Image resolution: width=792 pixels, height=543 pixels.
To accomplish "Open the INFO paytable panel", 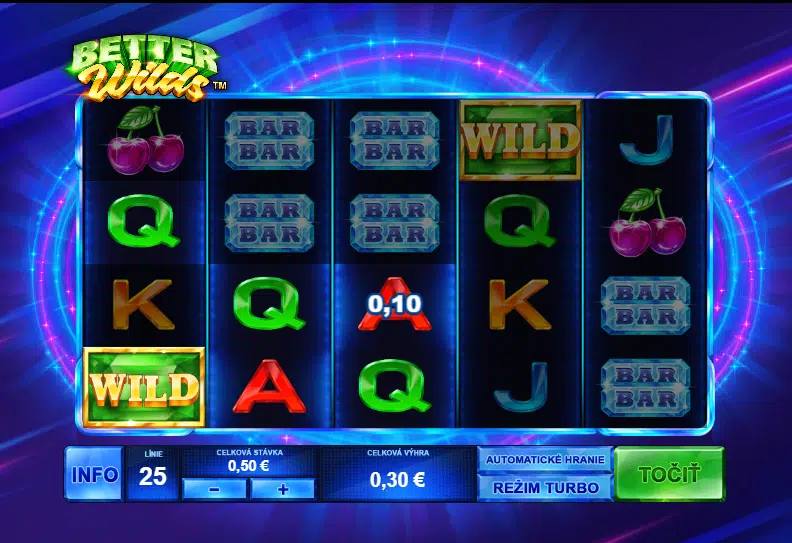I will (x=94, y=474).
